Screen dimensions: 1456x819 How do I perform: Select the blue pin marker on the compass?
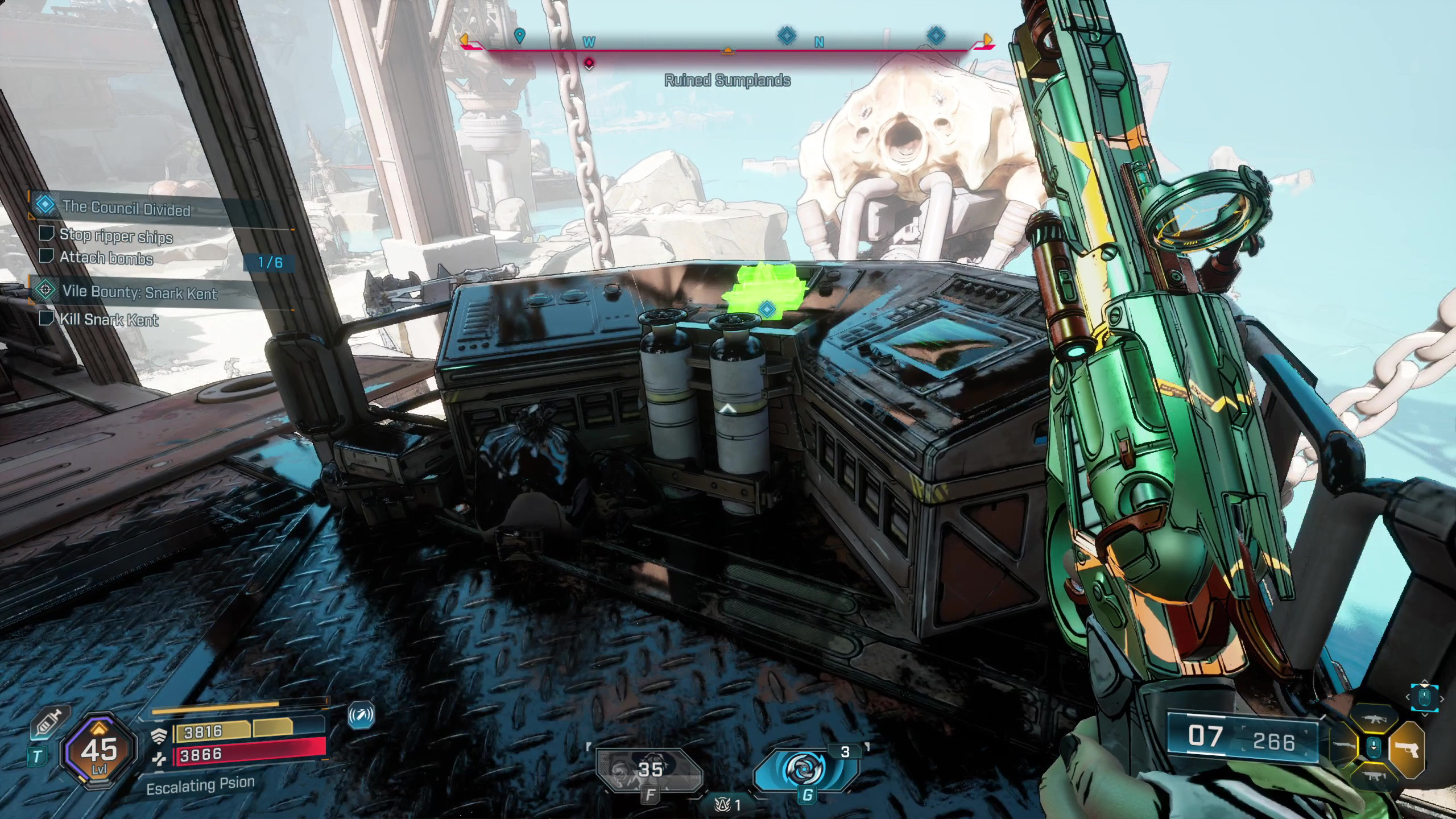tap(519, 36)
